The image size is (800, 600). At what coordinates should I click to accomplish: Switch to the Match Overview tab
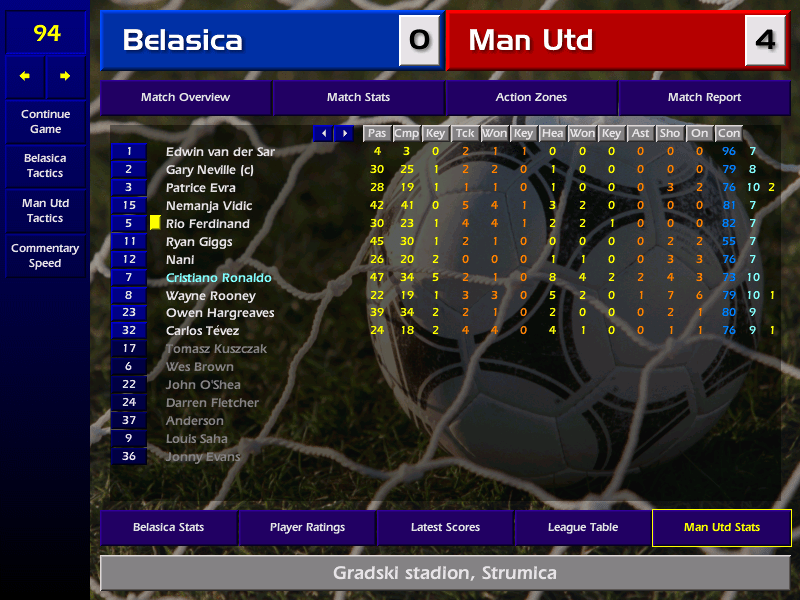coord(185,98)
